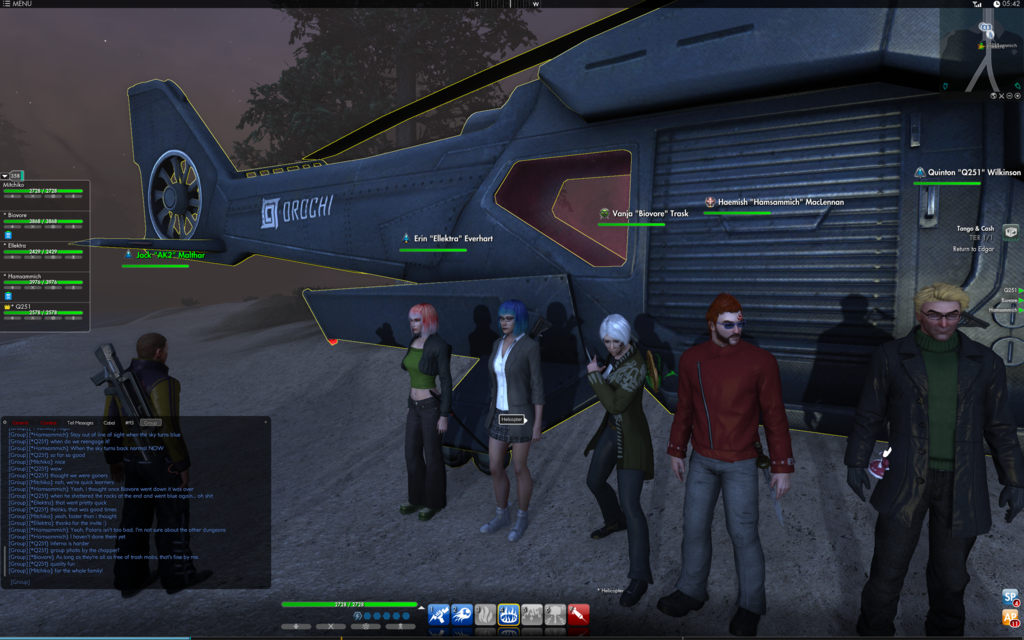
Task: Zoom in the minimap with plus button
Action: [1016, 96]
